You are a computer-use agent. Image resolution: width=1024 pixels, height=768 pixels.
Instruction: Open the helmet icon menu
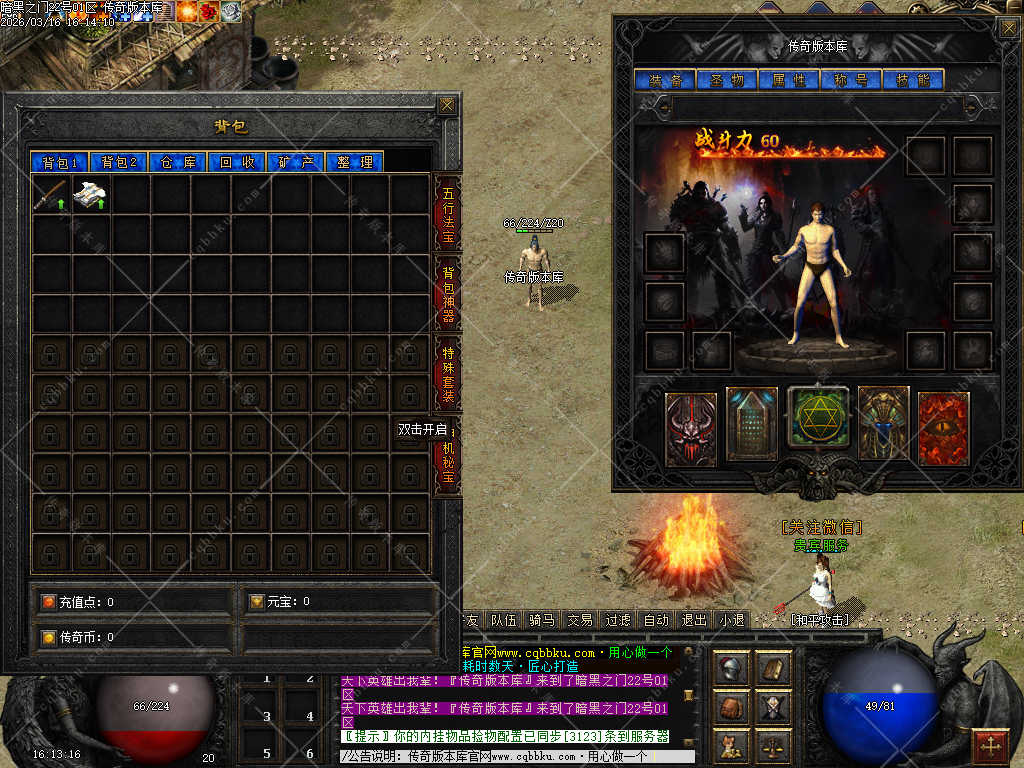[x=732, y=669]
